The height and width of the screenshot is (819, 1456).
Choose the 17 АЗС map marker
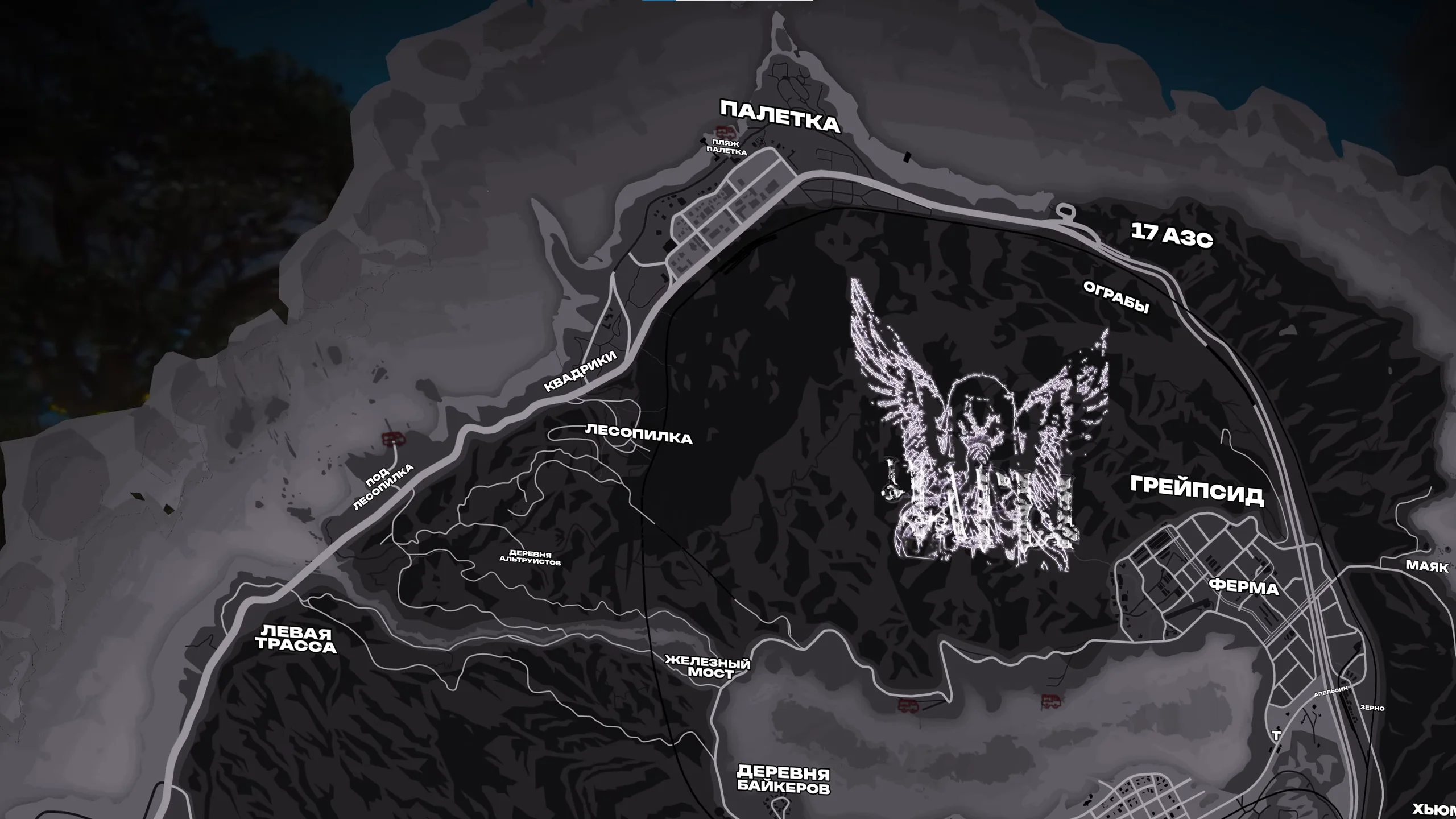[1172, 235]
